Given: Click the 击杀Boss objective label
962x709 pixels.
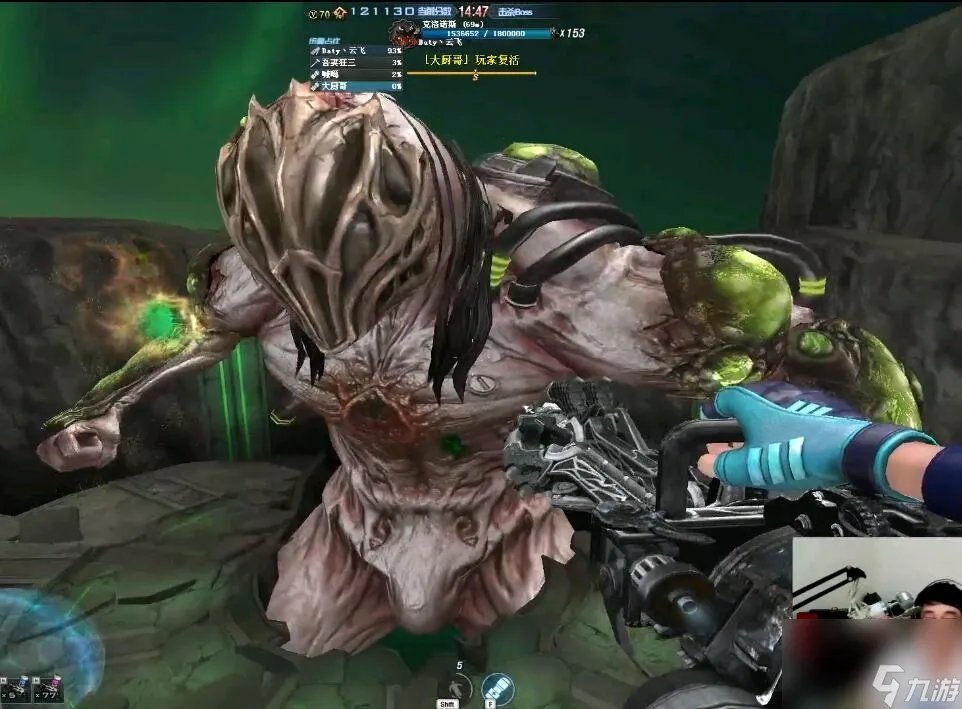Looking at the screenshot, I should [x=517, y=12].
